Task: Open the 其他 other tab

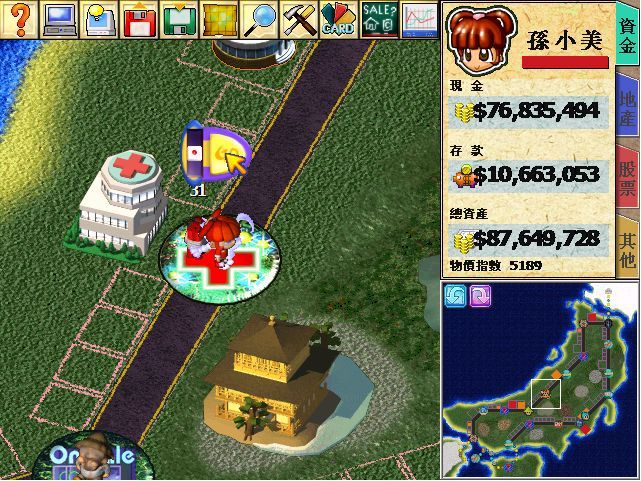Action: point(628,246)
